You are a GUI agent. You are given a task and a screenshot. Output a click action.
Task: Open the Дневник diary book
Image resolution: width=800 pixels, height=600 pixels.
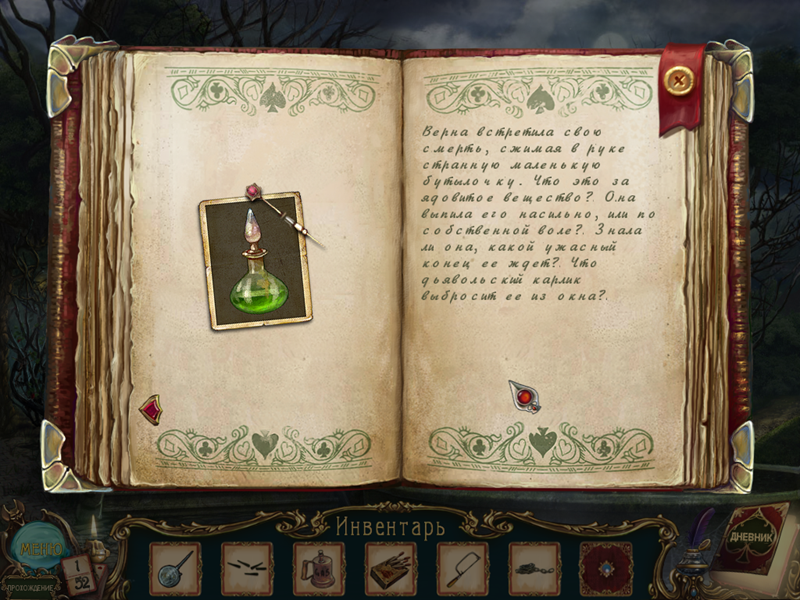point(753,545)
